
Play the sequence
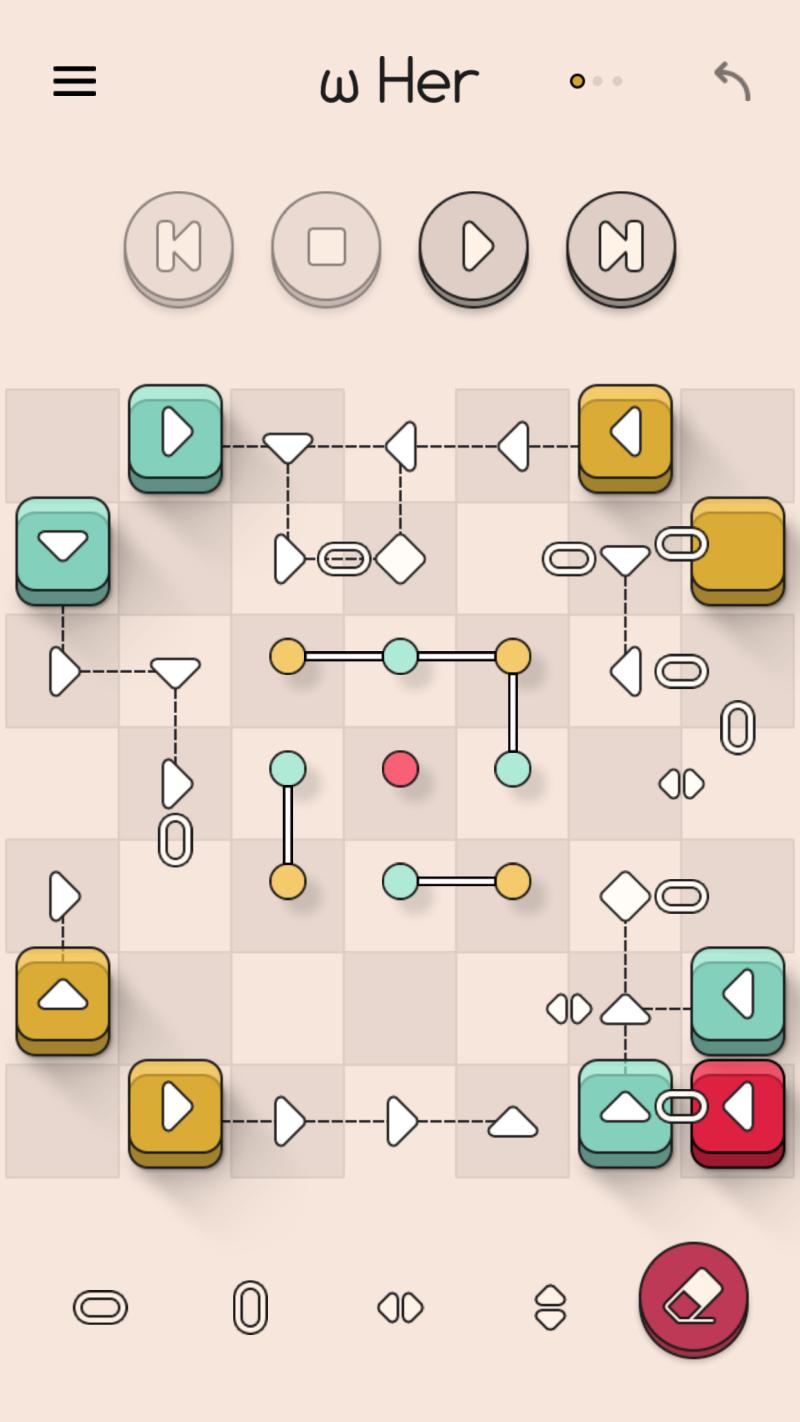pyautogui.click(x=473, y=246)
